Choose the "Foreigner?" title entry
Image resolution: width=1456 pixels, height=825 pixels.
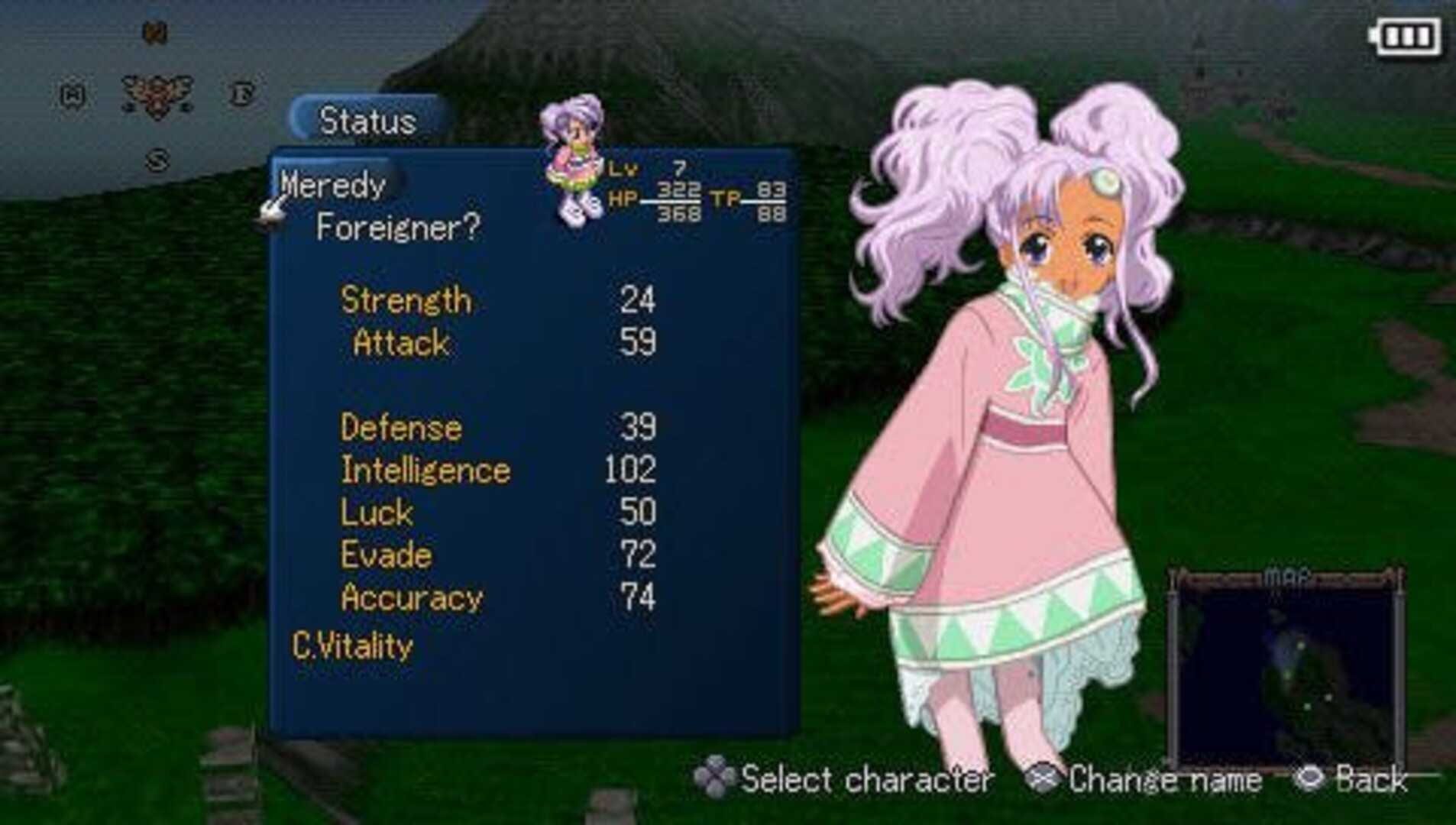point(398,228)
